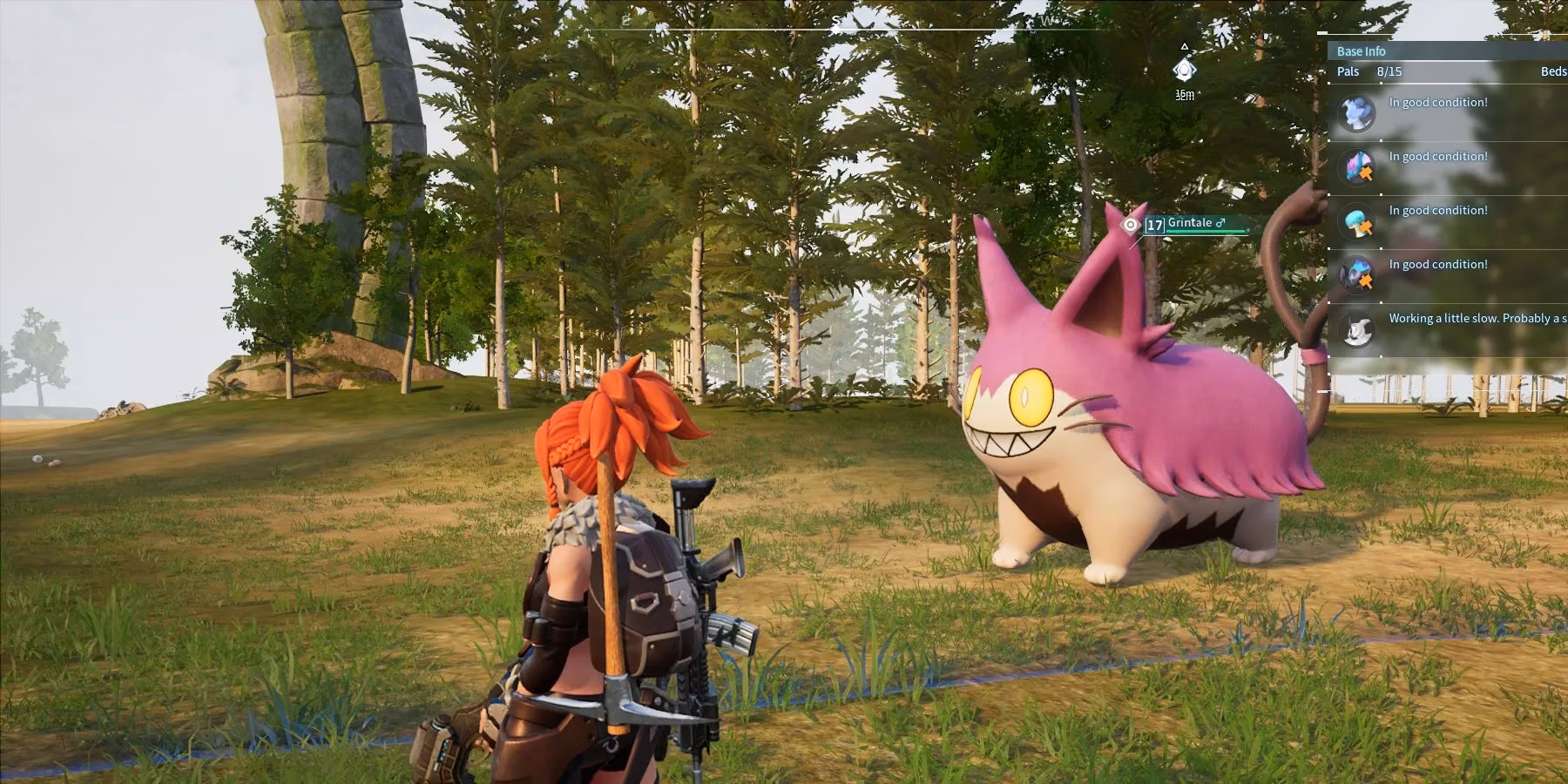Click the waypoint marker showing 16m
Screen dimensions: 1568x784
pyautogui.click(x=1184, y=70)
